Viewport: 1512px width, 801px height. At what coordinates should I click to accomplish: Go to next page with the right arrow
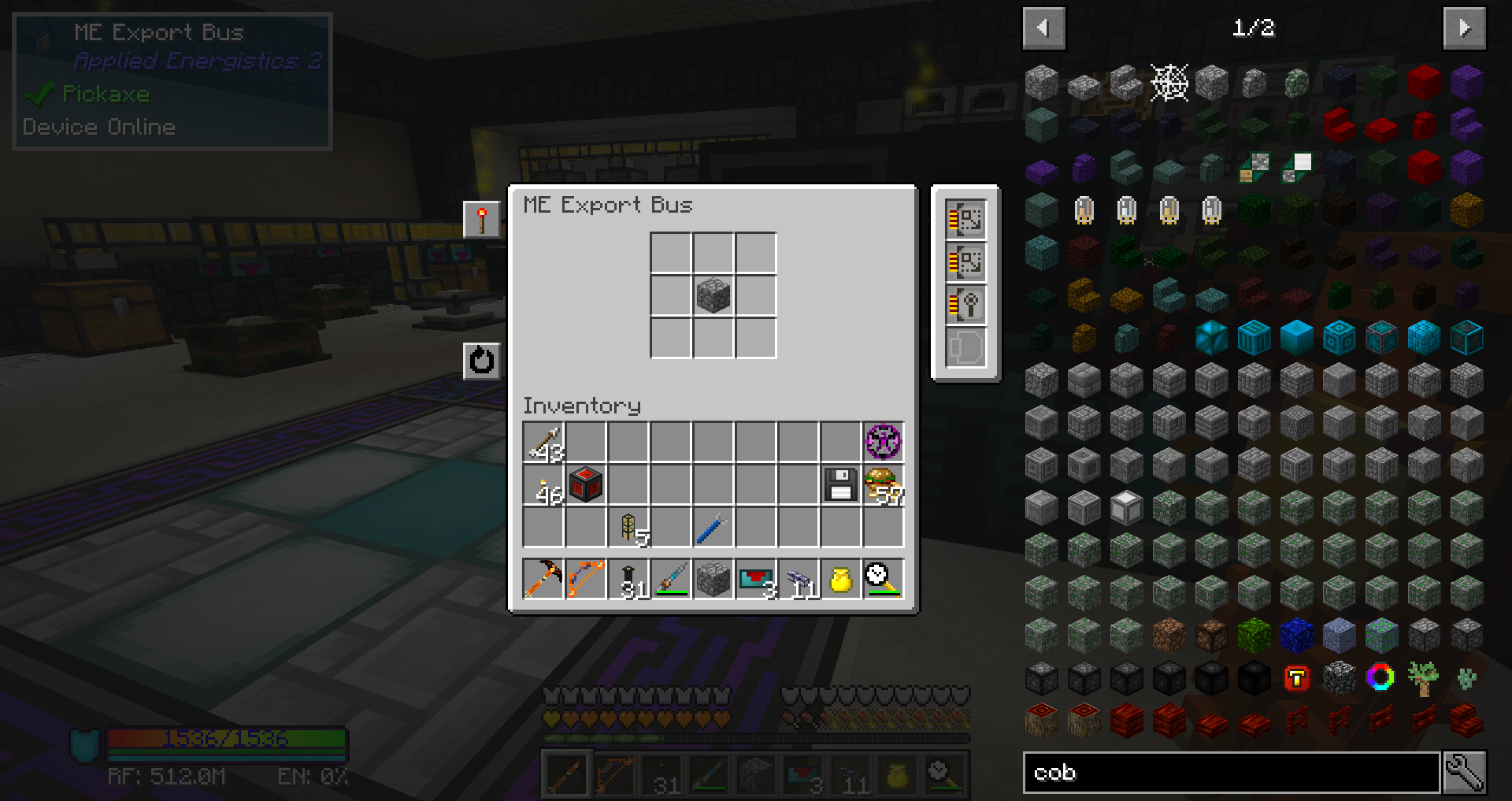pyautogui.click(x=1465, y=28)
